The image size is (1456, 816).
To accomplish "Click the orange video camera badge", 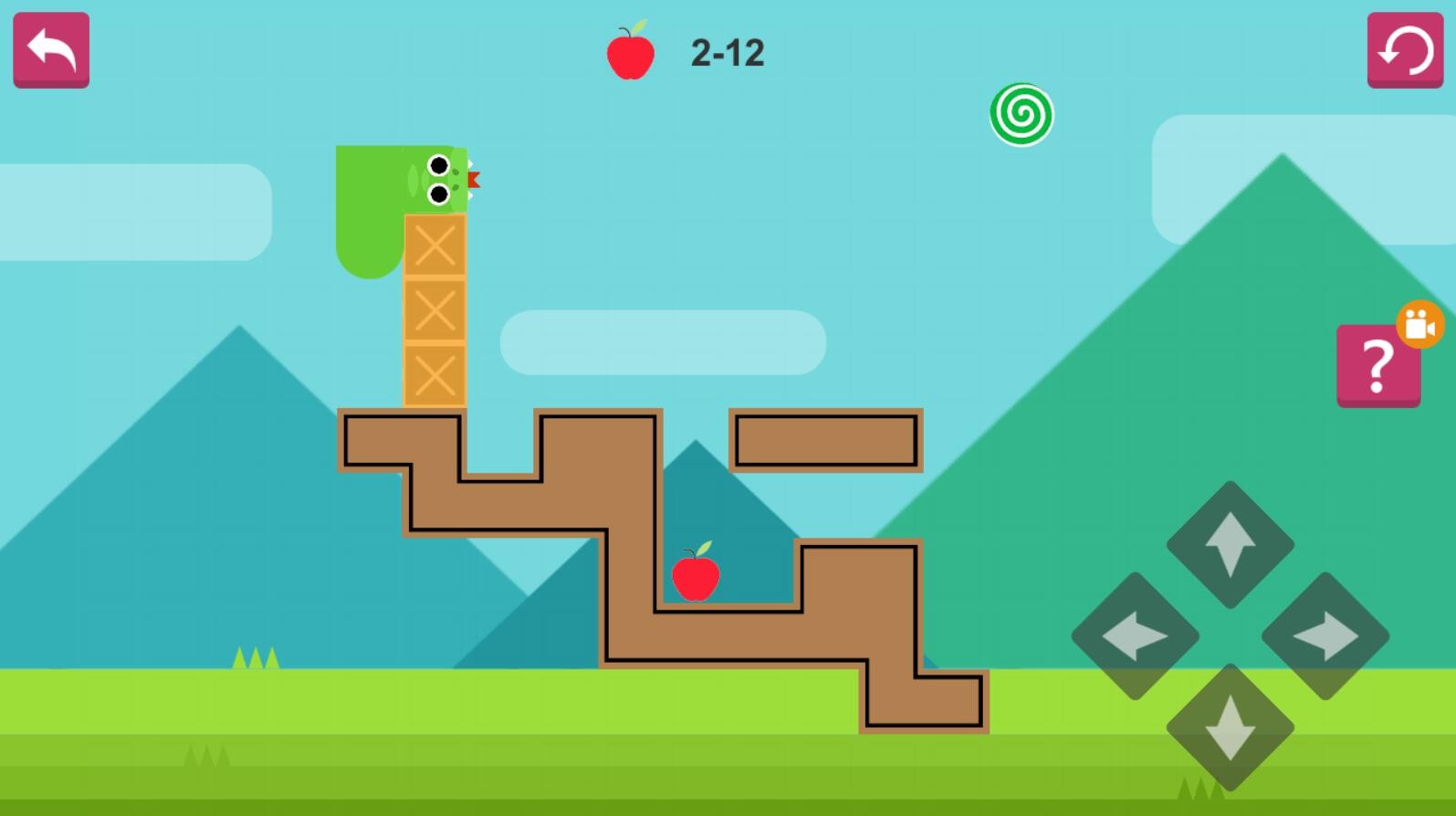I will 1419,324.
